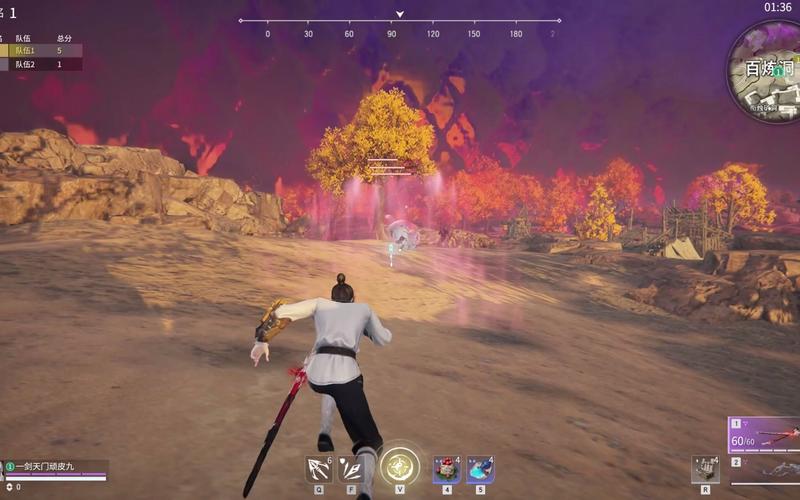This screenshot has height=500, width=800.
Task: Trigger the golden circular ultimate ability
Action: click(400, 466)
